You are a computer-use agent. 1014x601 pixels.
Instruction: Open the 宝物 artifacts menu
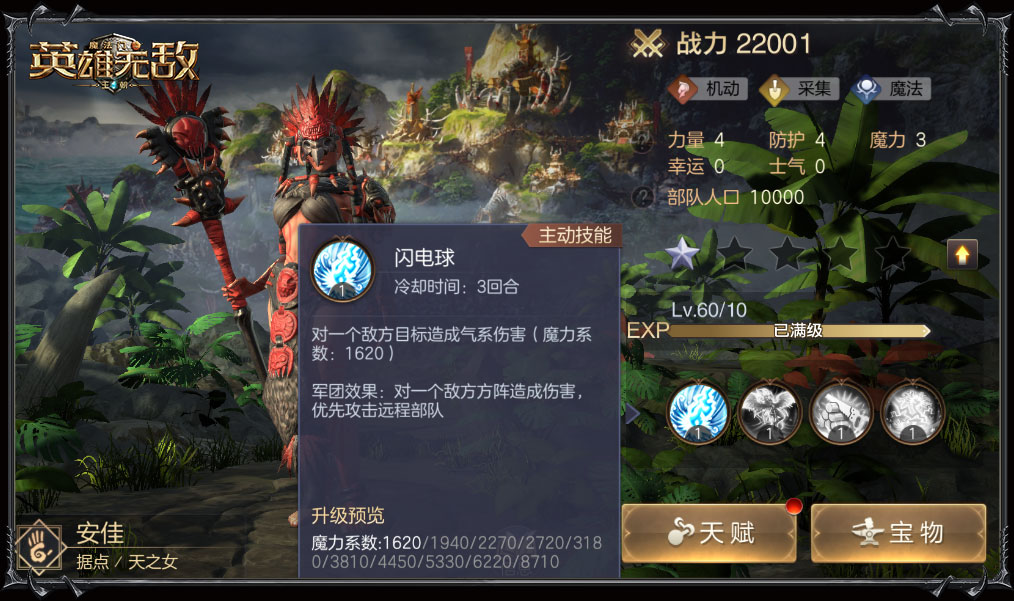tap(898, 532)
